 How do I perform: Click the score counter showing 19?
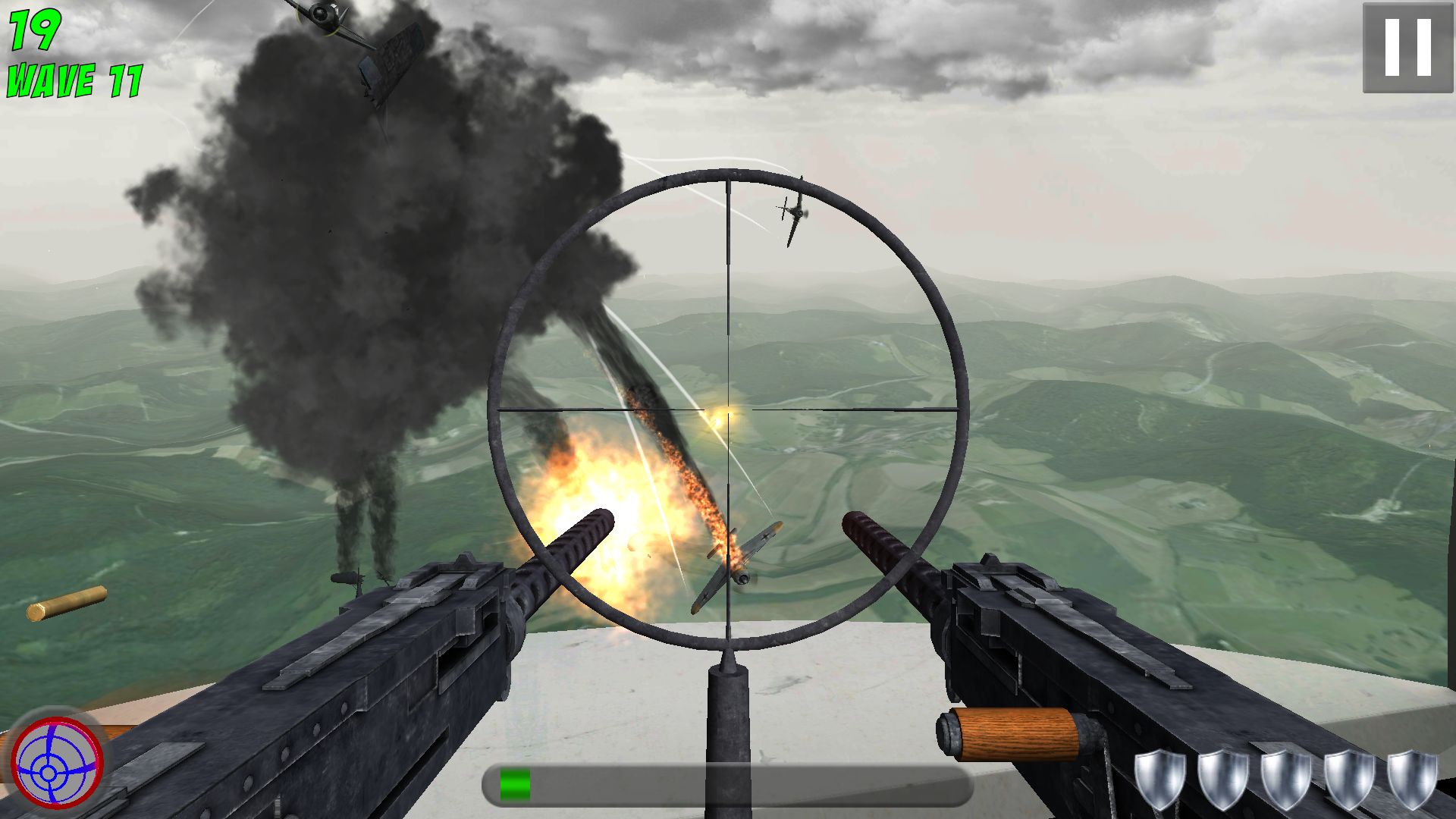[33, 30]
